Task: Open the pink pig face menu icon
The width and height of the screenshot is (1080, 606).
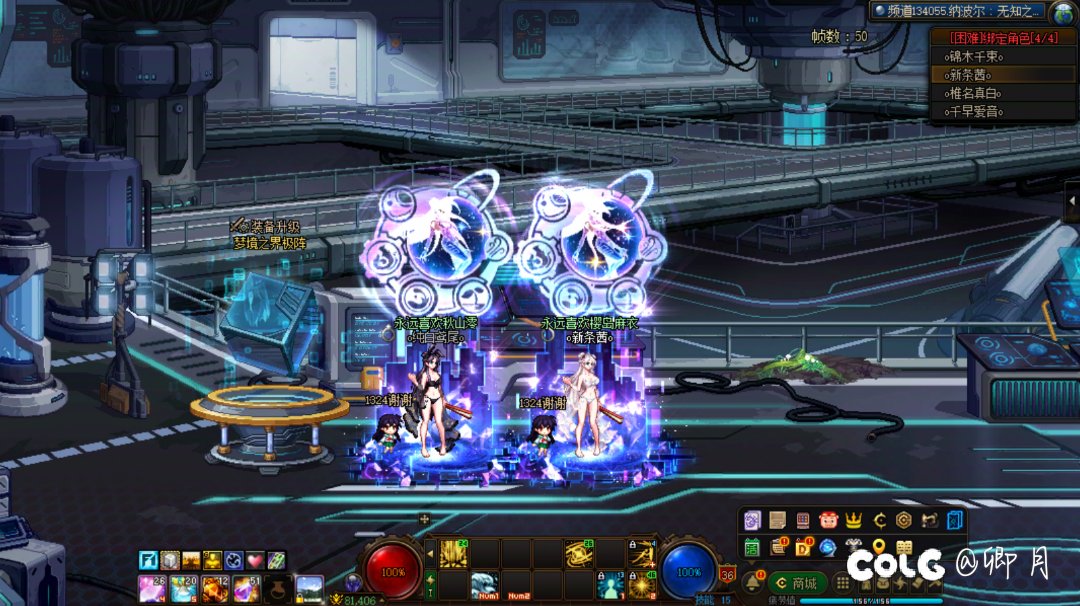Action: pyautogui.click(x=828, y=520)
